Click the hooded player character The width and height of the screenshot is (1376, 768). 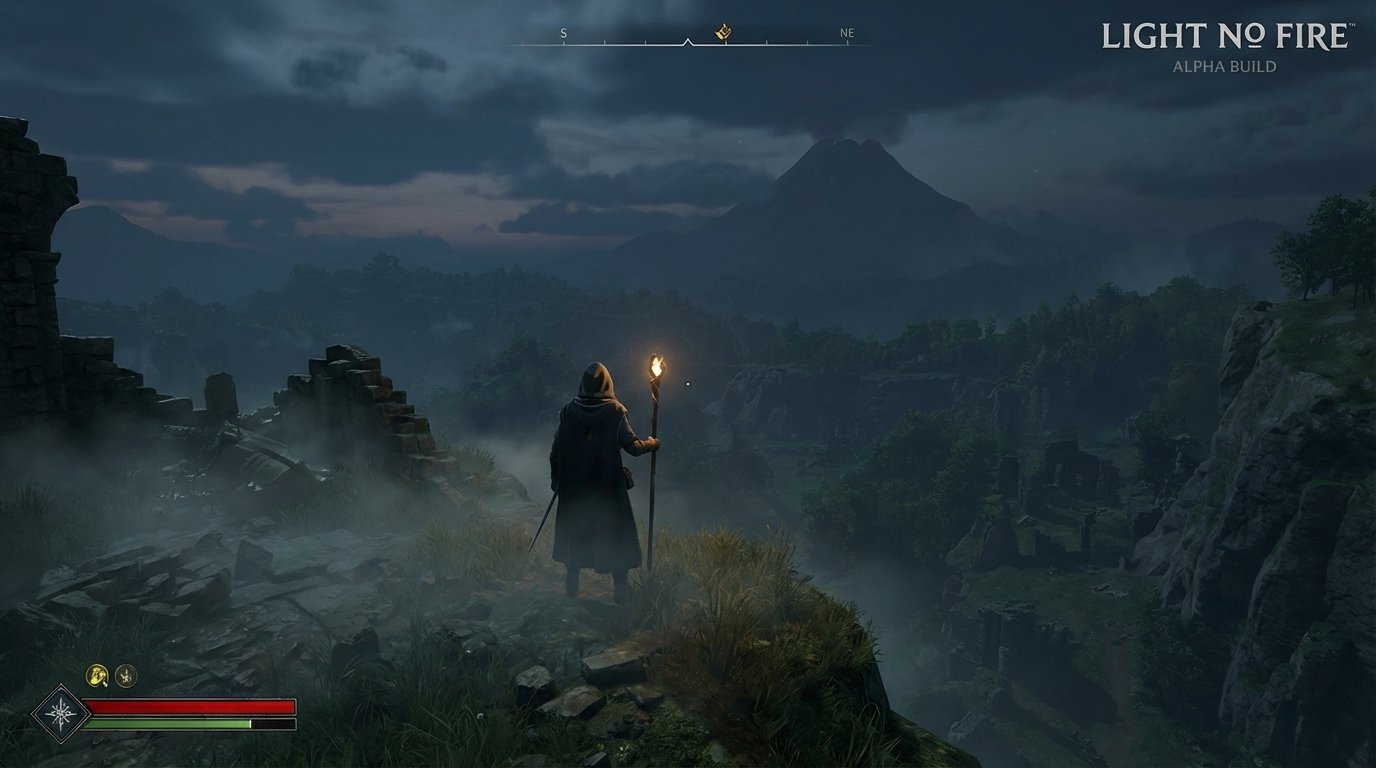click(x=590, y=470)
